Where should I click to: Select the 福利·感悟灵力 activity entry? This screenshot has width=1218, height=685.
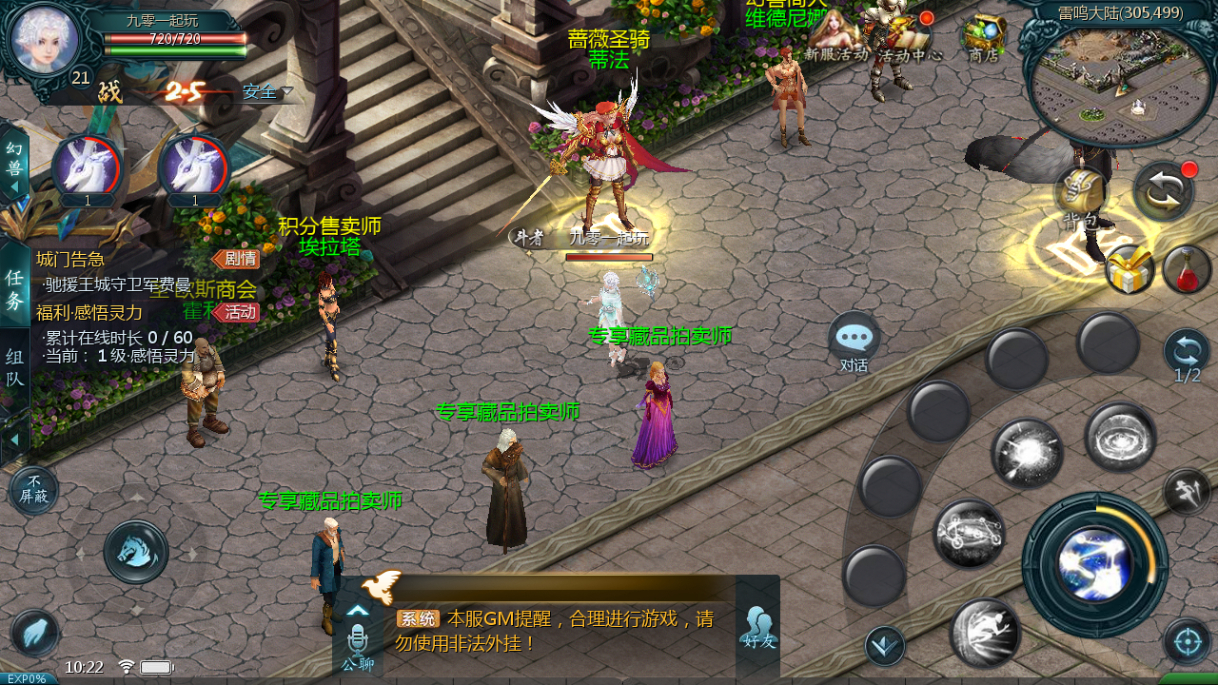point(90,312)
